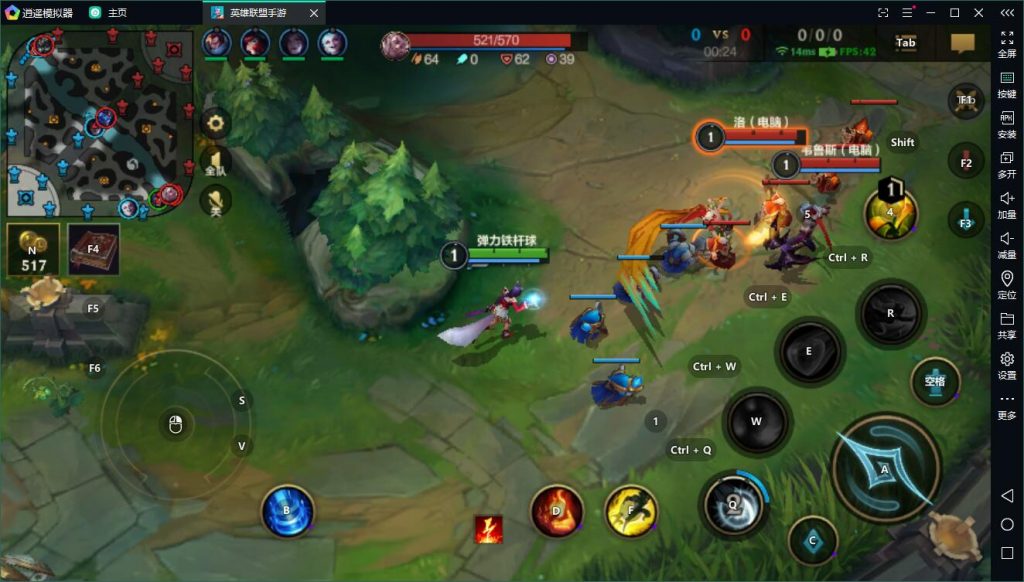Fire the R ultimate ability button
This screenshot has width=1024, height=582.
[x=890, y=313]
